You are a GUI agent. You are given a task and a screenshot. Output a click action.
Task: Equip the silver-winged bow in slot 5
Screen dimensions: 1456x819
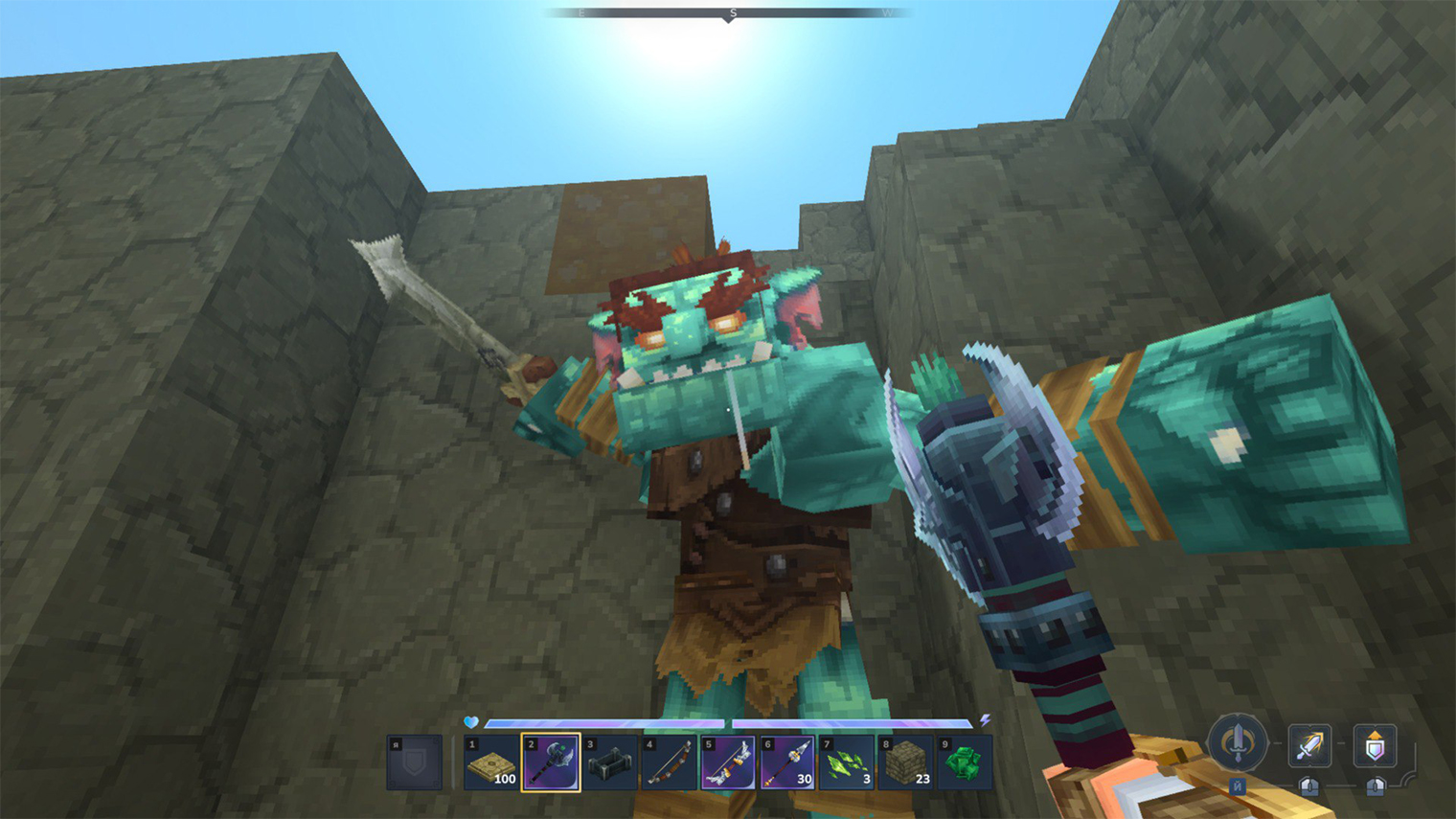(x=728, y=763)
